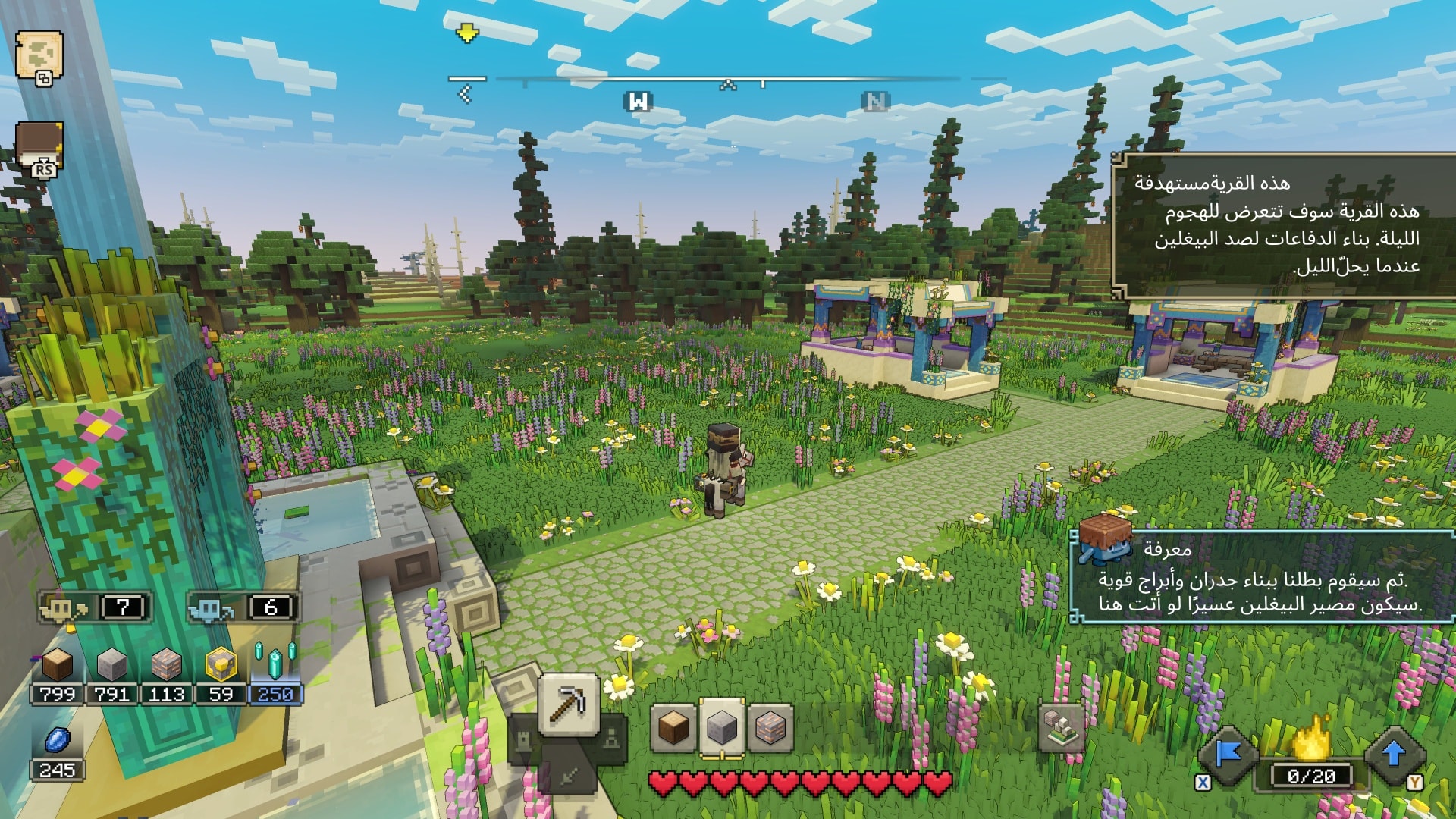
Task: Click the blue lapis gem icon
Action: [x=58, y=739]
